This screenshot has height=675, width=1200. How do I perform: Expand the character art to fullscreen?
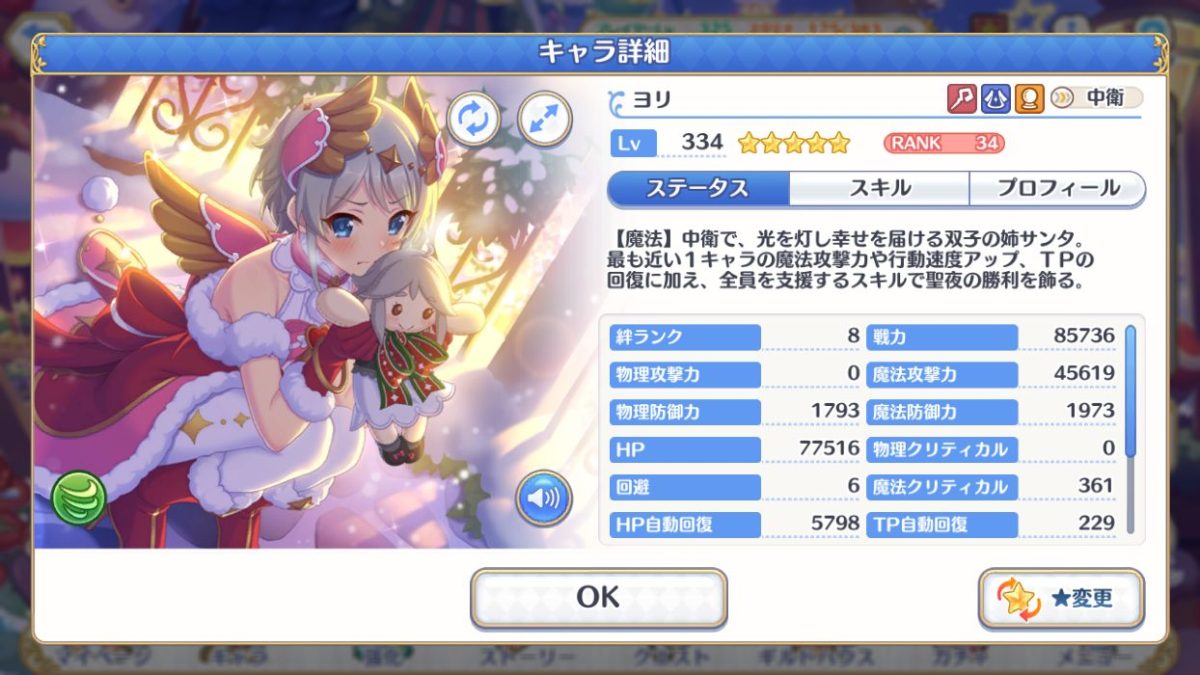pos(545,118)
